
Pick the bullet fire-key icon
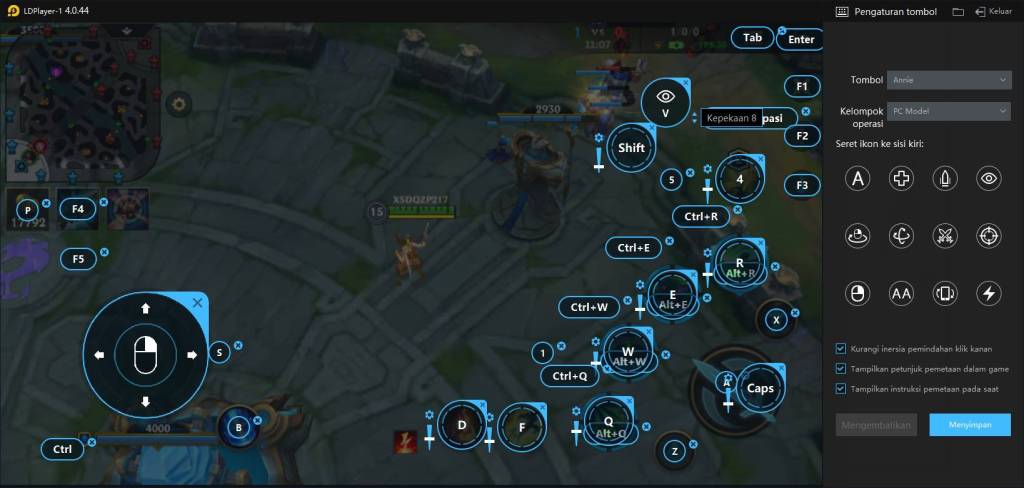(x=945, y=179)
